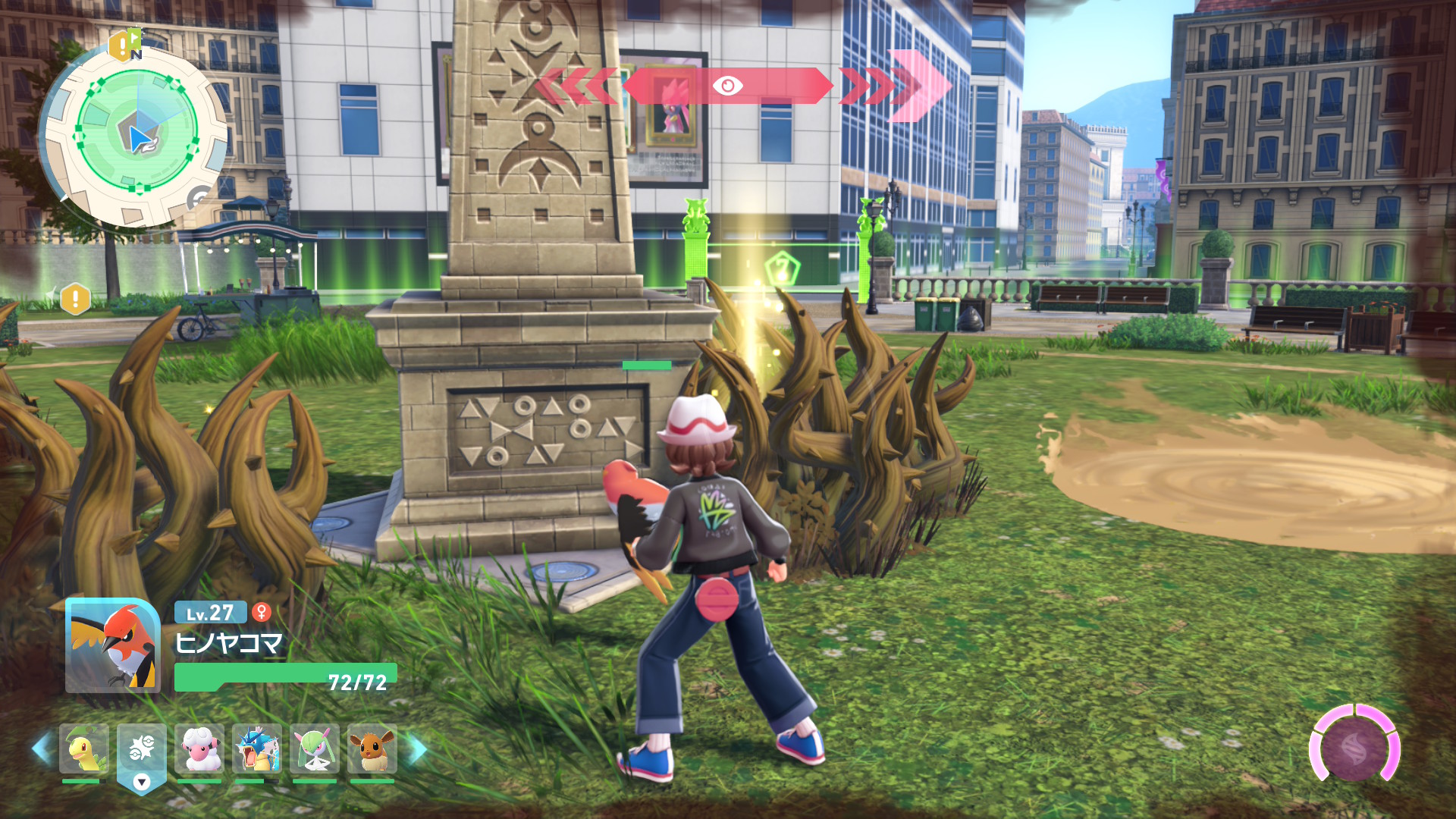Pick Eevee from the party bar
The height and width of the screenshot is (819, 1456).
[x=372, y=749]
